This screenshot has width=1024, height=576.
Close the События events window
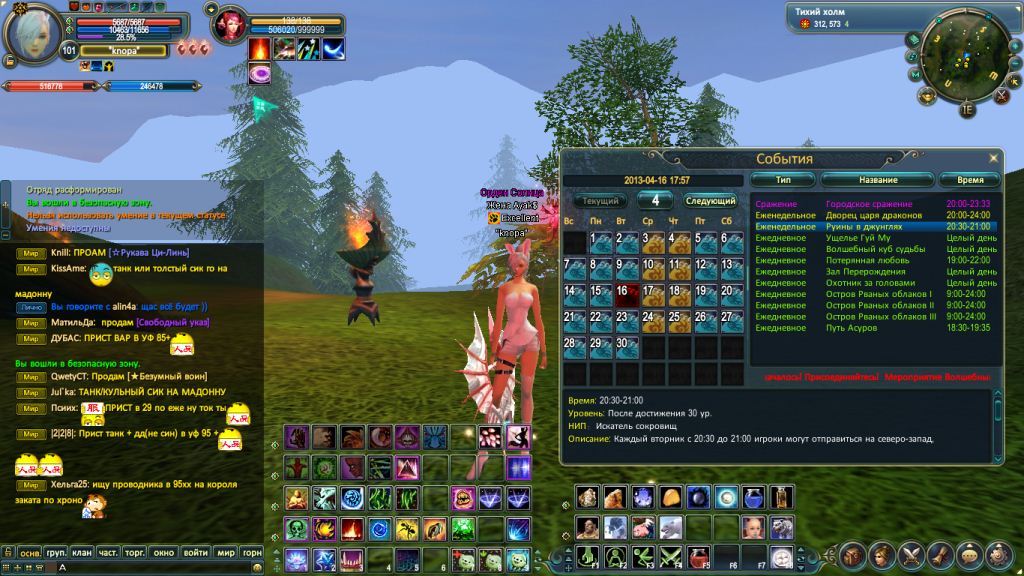[993, 158]
